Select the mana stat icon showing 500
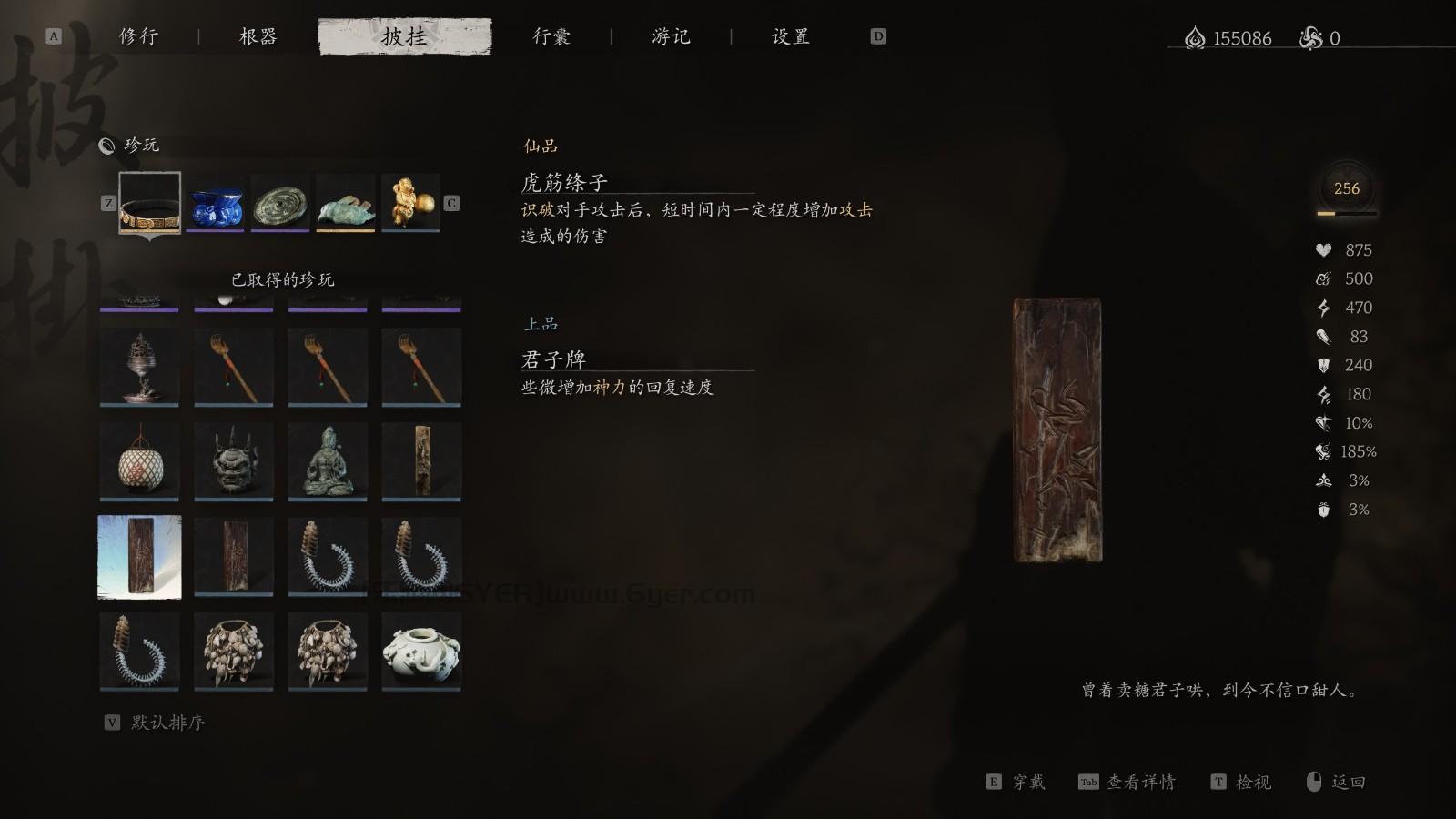 (x=1322, y=278)
